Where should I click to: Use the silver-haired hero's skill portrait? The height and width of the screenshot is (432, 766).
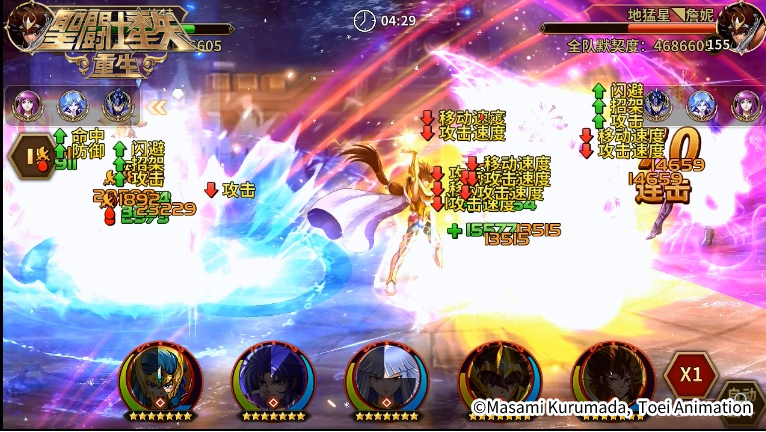pos(385,376)
